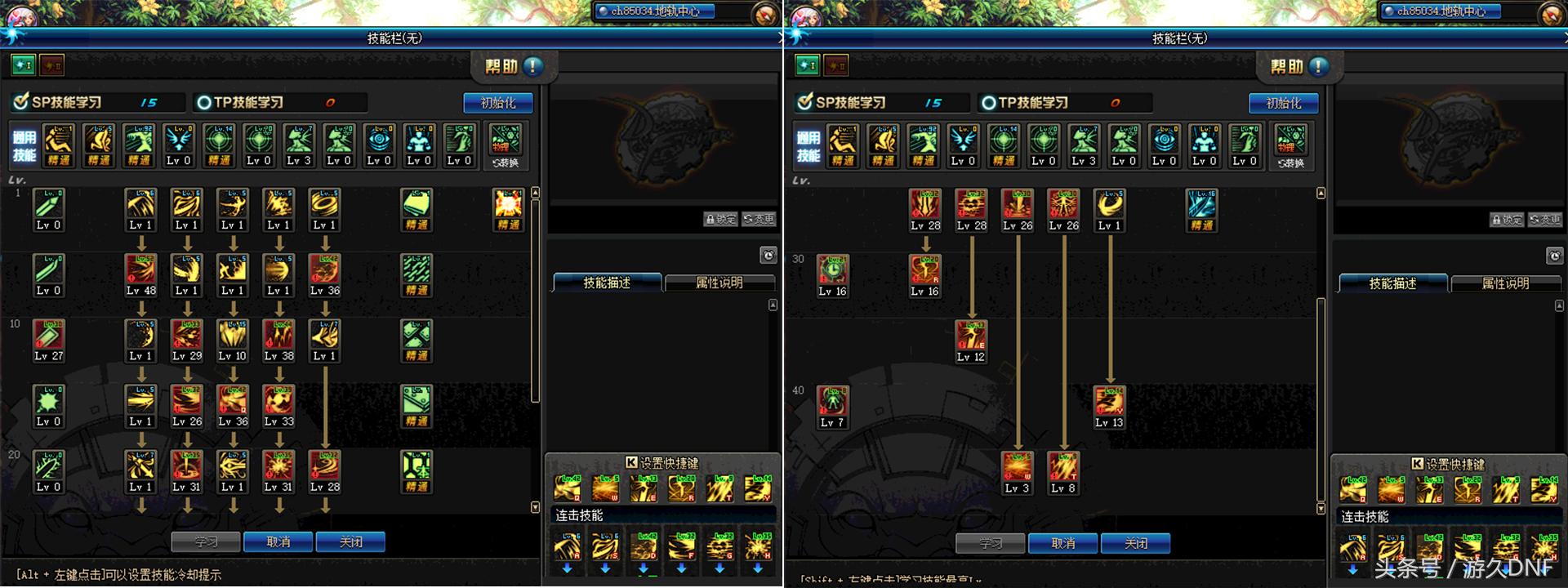Click the collapse arrow above the skill description area

click(x=773, y=304)
